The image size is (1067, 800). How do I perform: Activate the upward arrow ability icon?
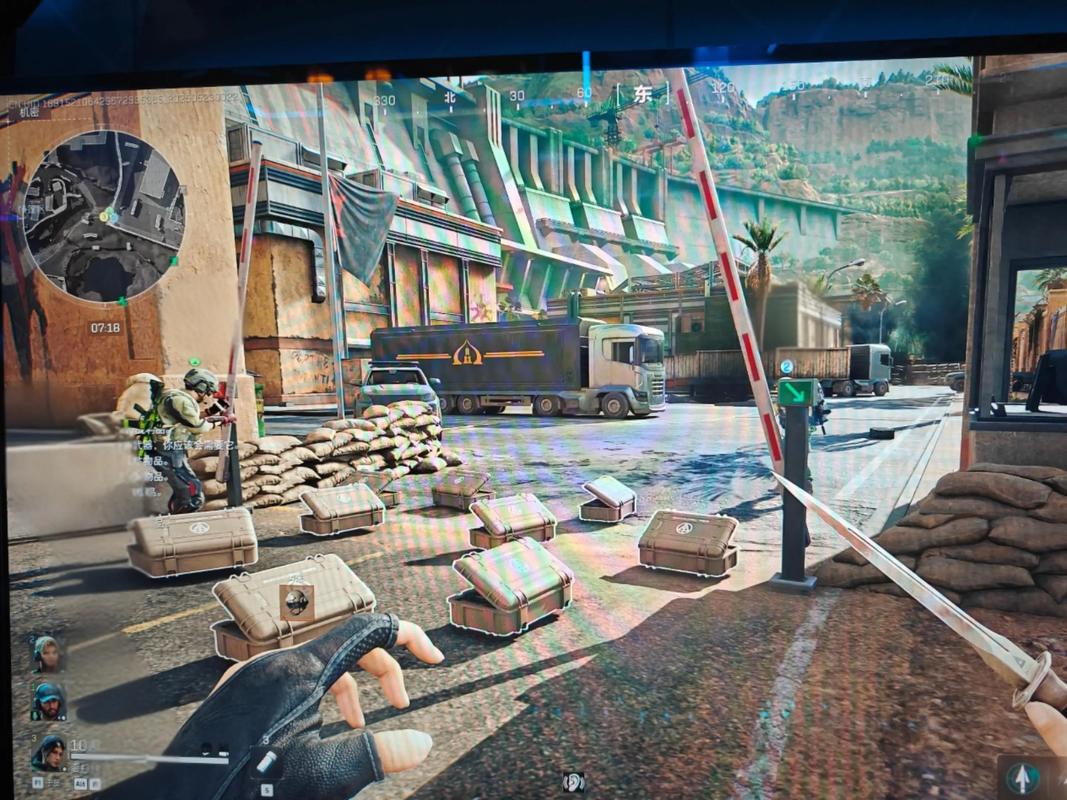(1020, 777)
